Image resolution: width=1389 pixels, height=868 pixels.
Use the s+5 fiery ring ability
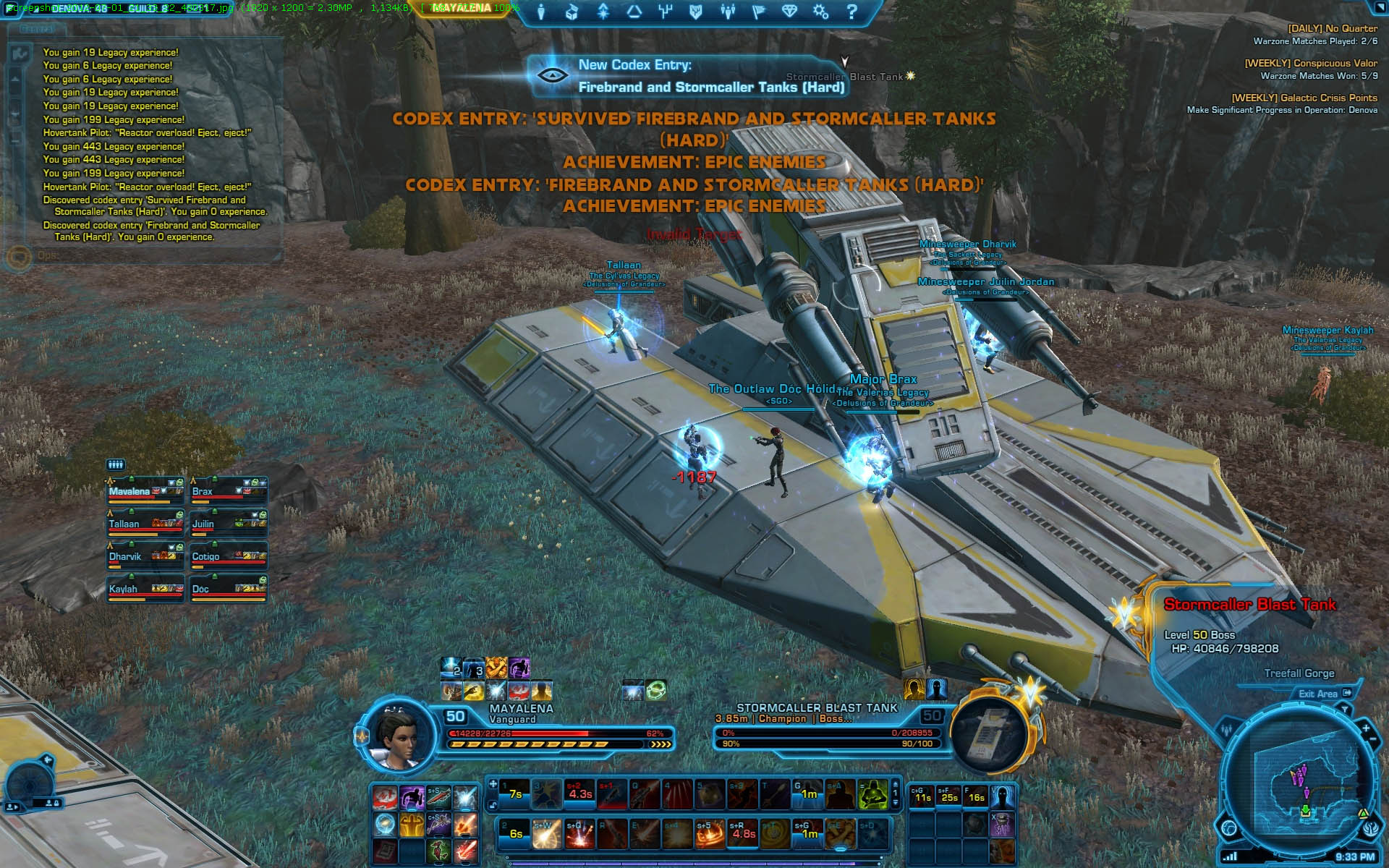pos(710,834)
